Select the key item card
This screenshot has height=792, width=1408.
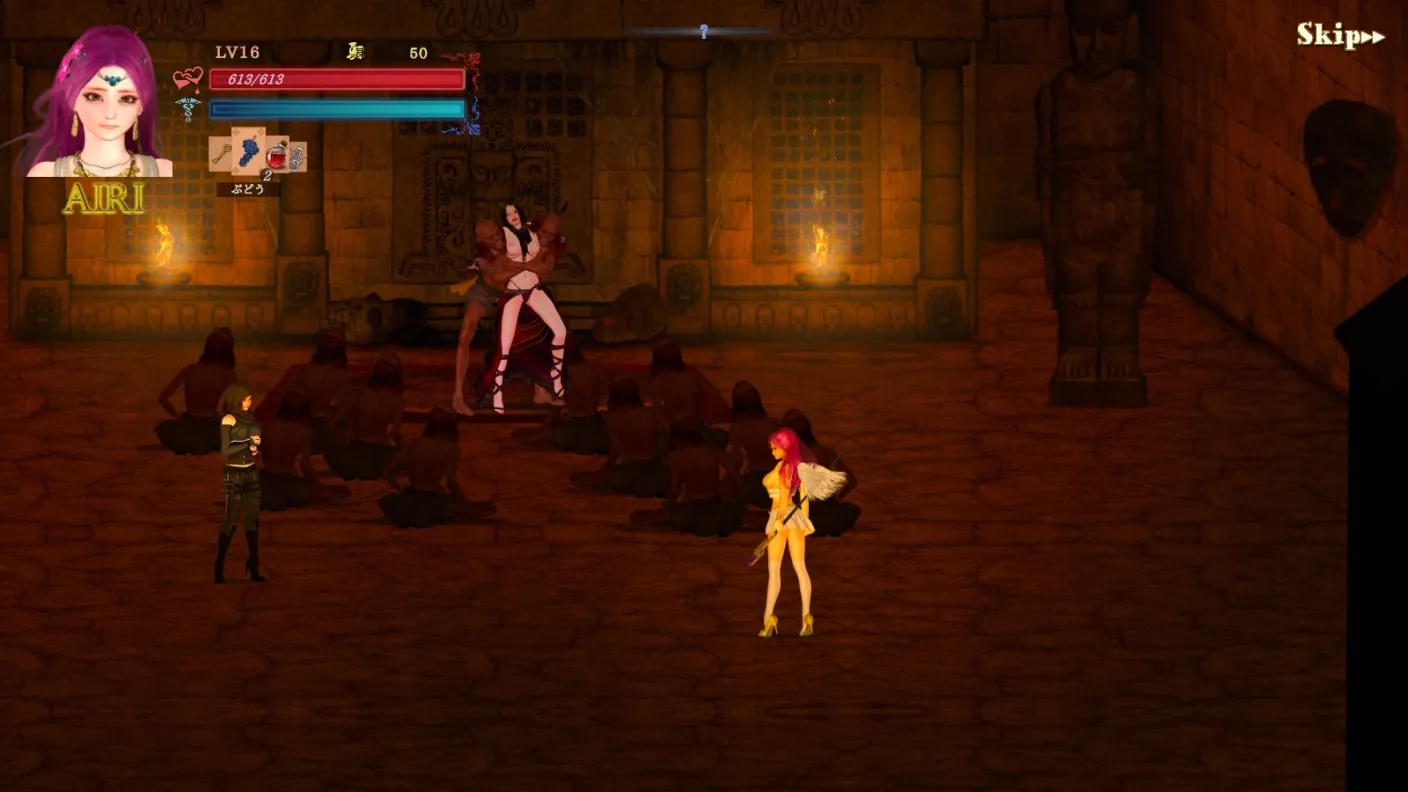[x=221, y=155]
